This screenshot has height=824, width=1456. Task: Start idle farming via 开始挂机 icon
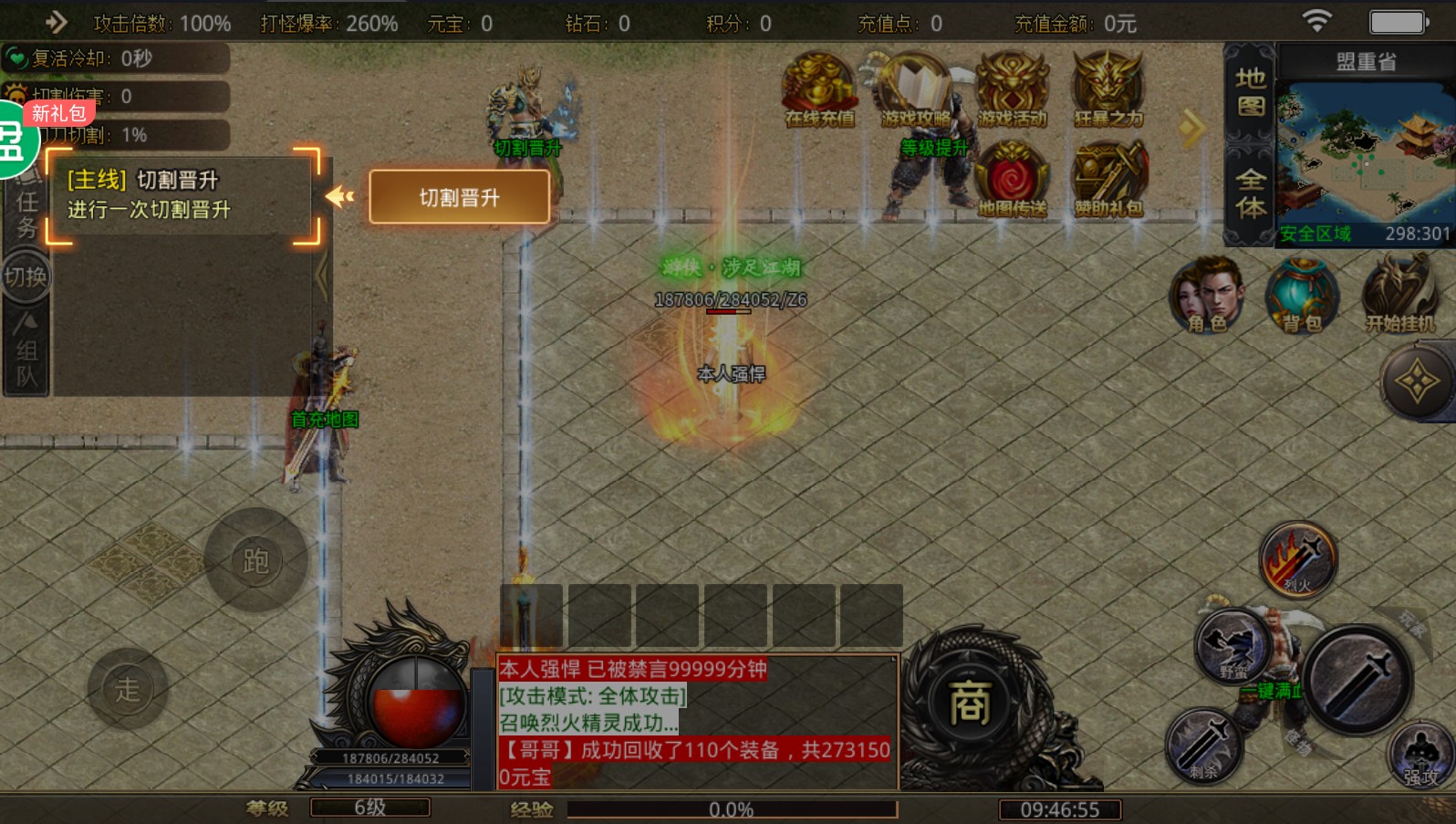pyautogui.click(x=1399, y=295)
